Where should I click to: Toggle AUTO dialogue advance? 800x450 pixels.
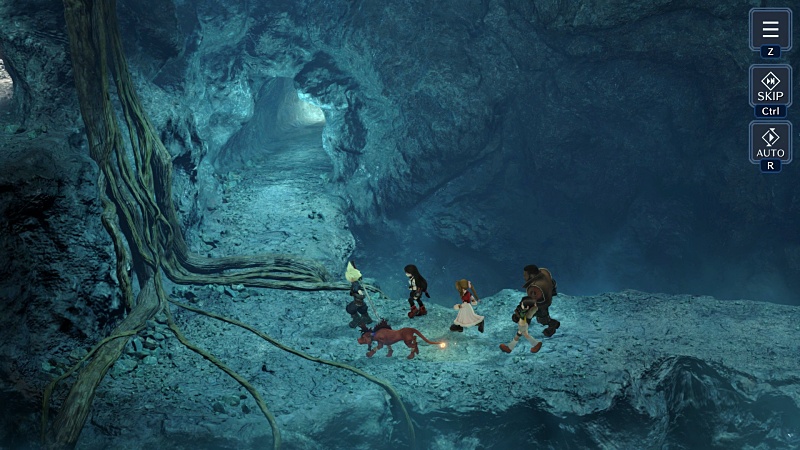[x=770, y=142]
